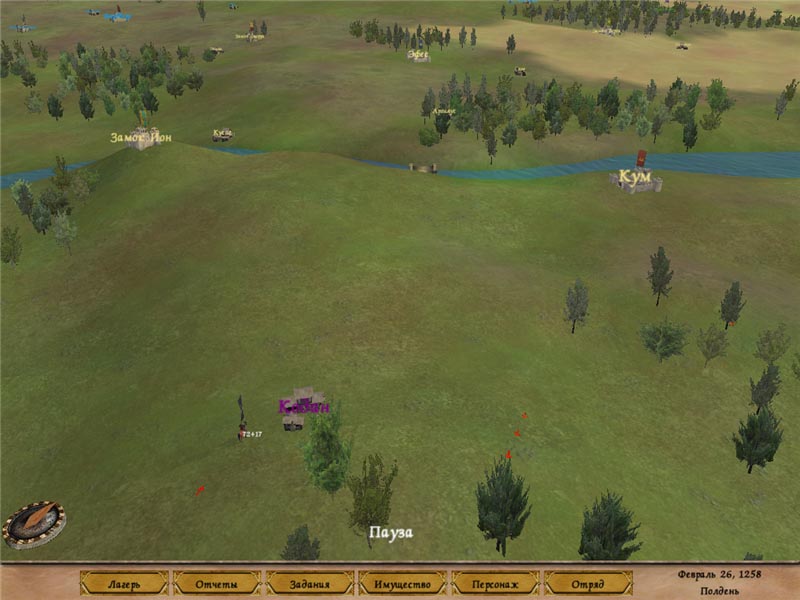The width and height of the screenshot is (800, 600).
Task: Open the Лагерь (Camp) menu
Action: click(x=124, y=583)
